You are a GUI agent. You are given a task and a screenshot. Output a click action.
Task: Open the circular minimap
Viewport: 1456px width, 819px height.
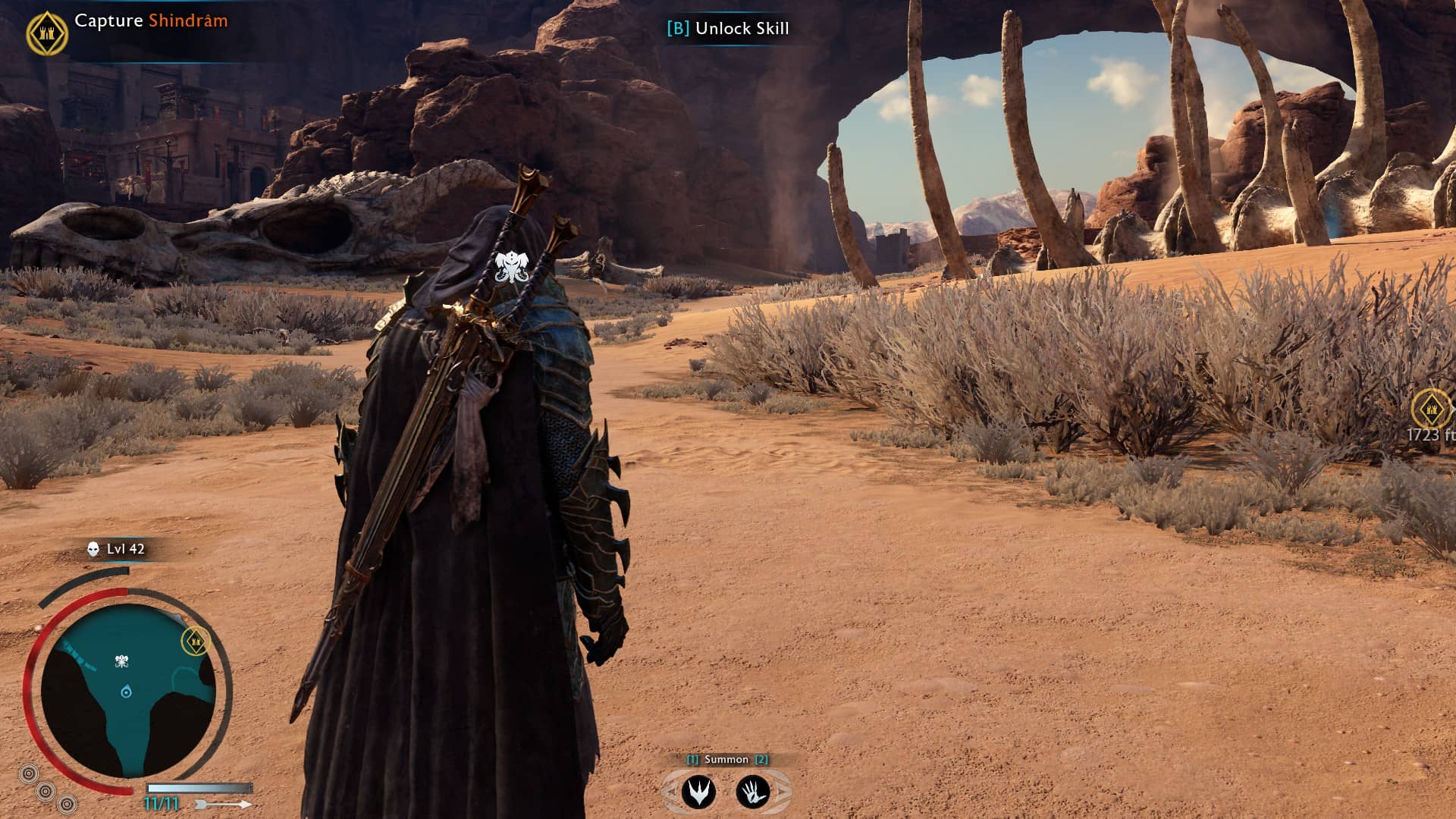tap(127, 692)
